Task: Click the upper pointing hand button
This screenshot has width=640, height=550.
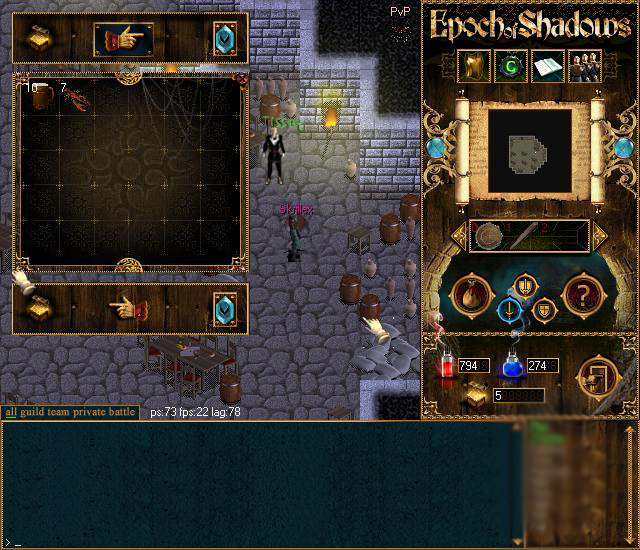Action: [x=123, y=39]
